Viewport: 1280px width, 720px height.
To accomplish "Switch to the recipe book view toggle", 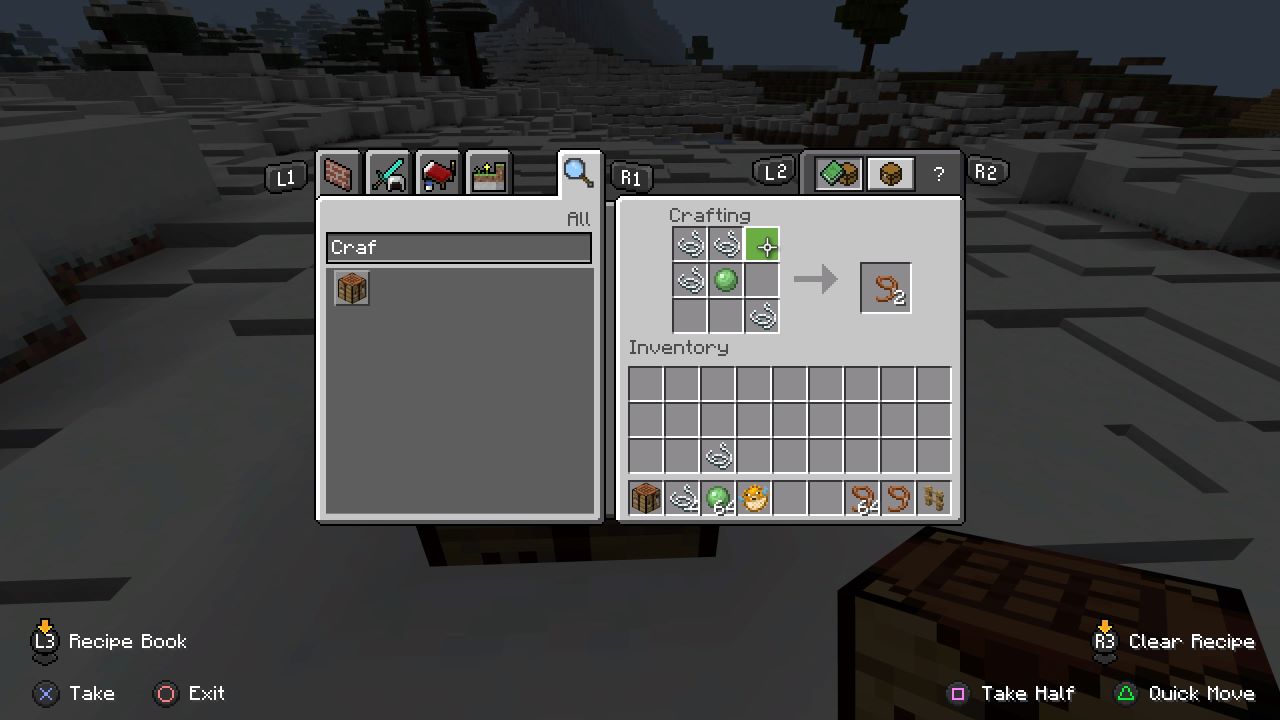I will coord(838,172).
